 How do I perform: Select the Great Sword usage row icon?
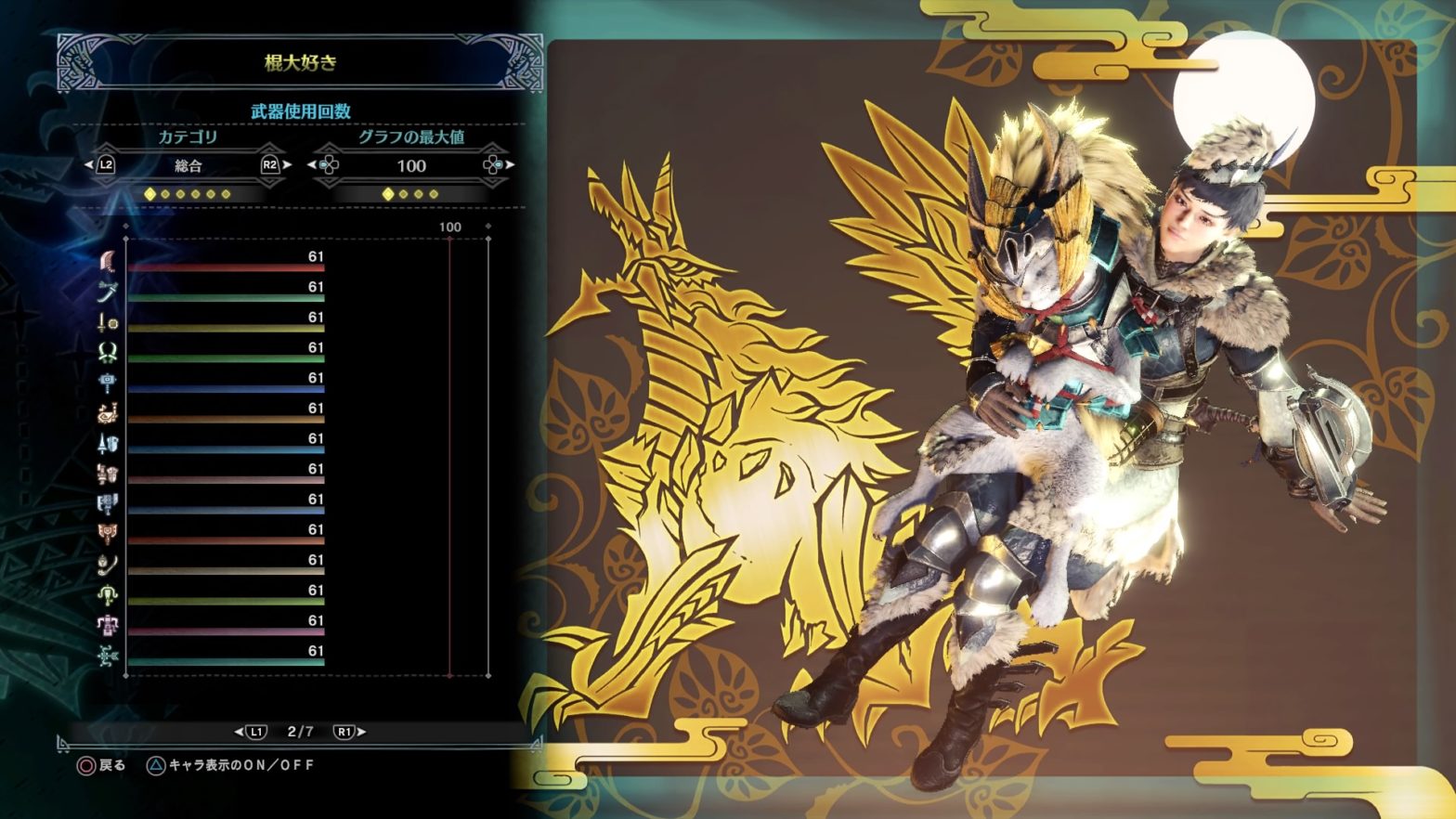click(108, 262)
